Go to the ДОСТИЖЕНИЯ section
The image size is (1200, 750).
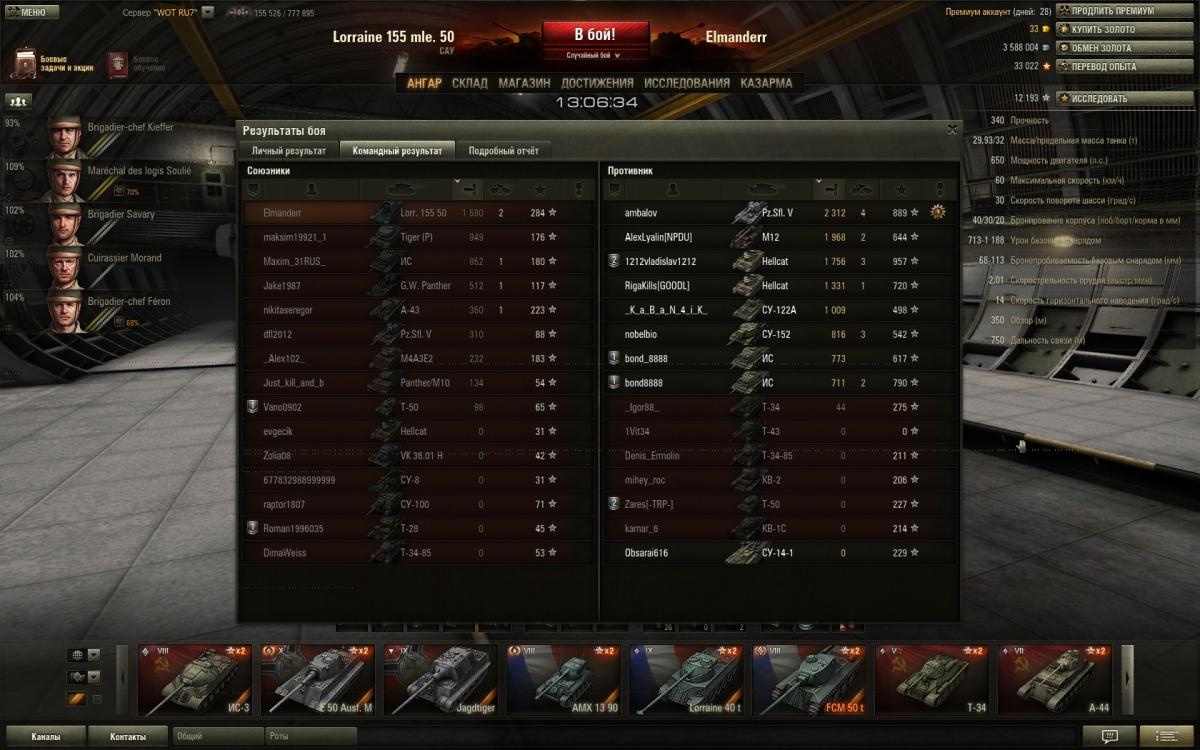click(597, 83)
